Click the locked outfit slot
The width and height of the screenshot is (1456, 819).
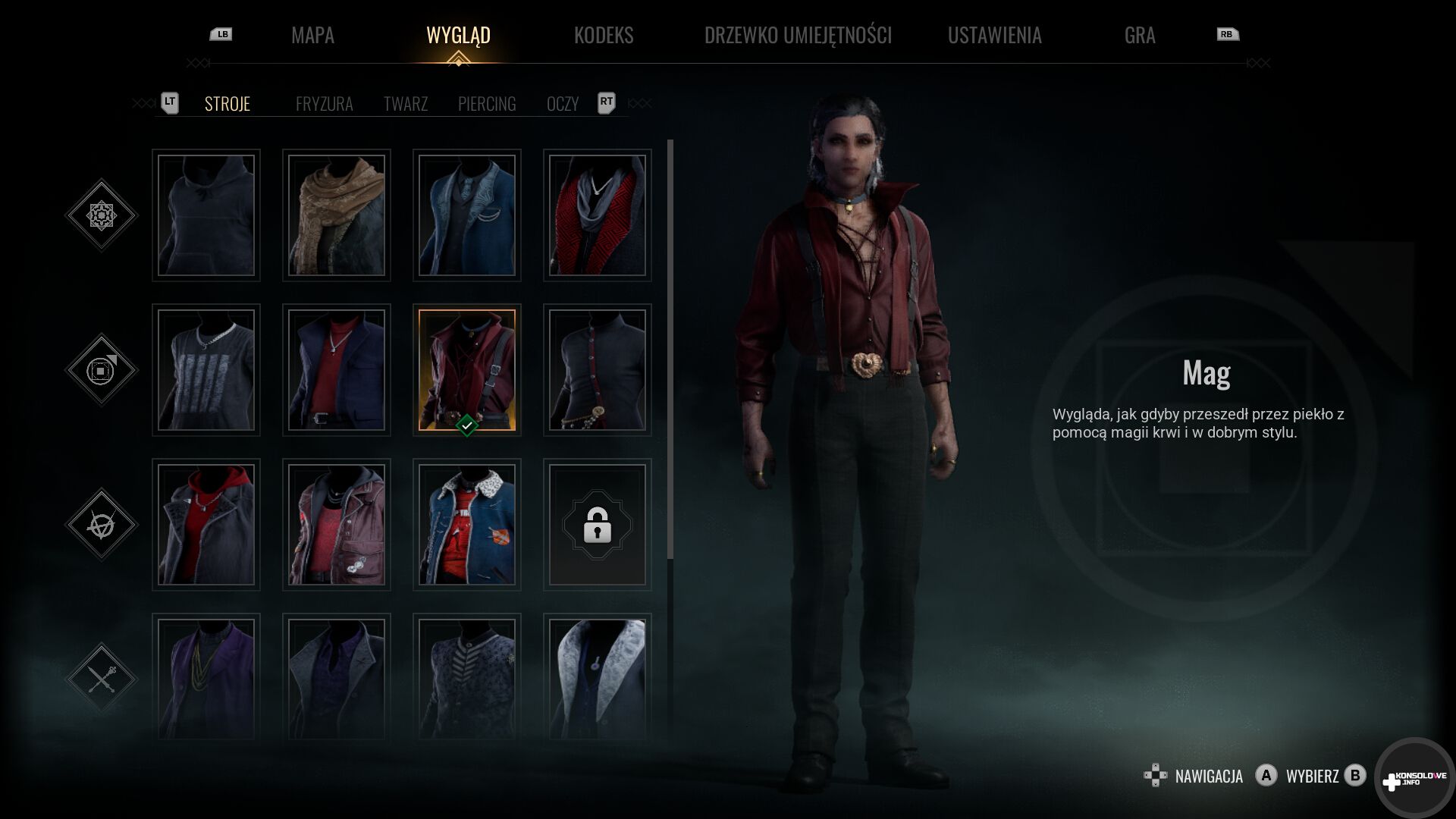pyautogui.click(x=598, y=525)
